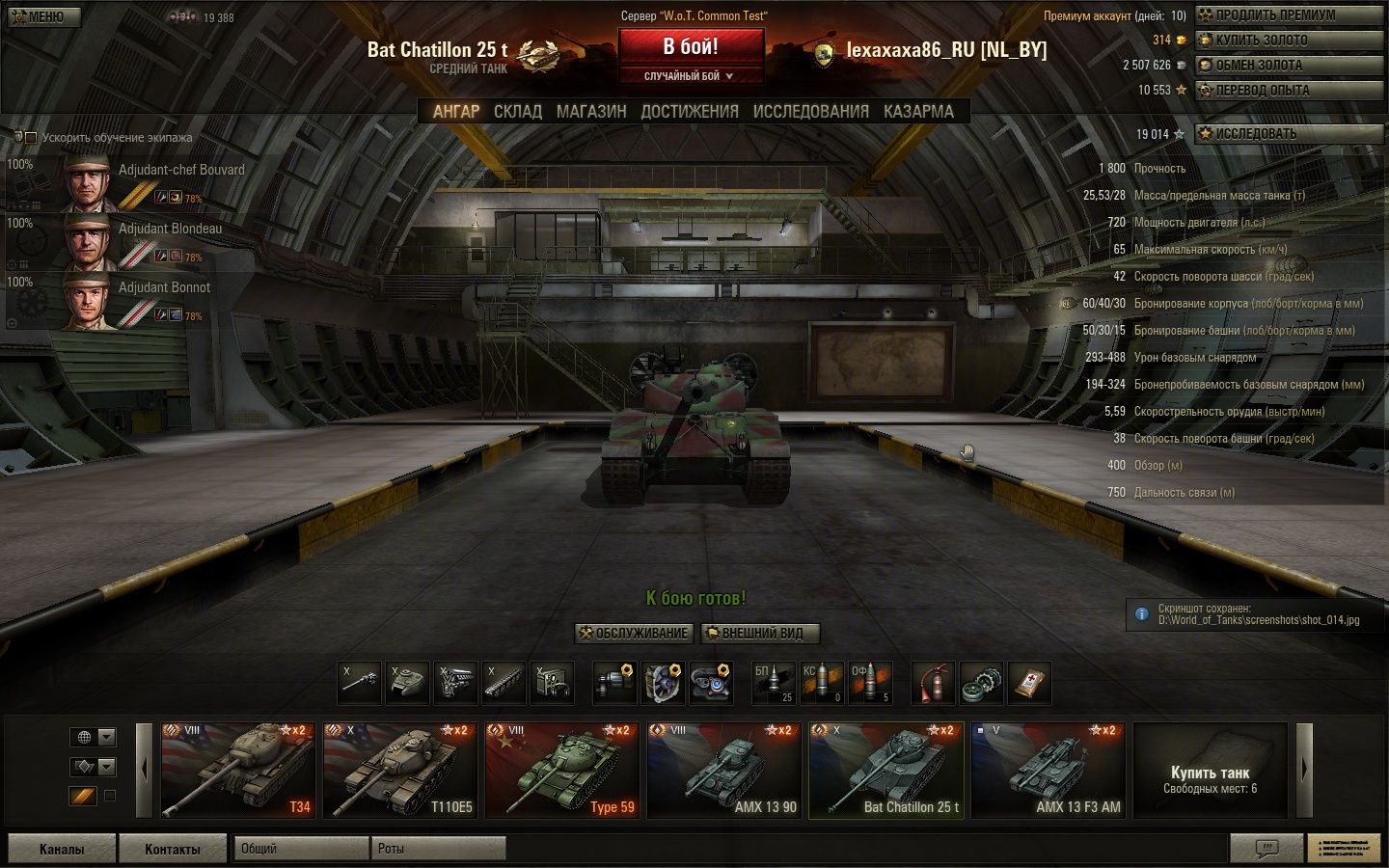Open the МЕНЮ button
1389x868 pixels.
tap(43, 16)
